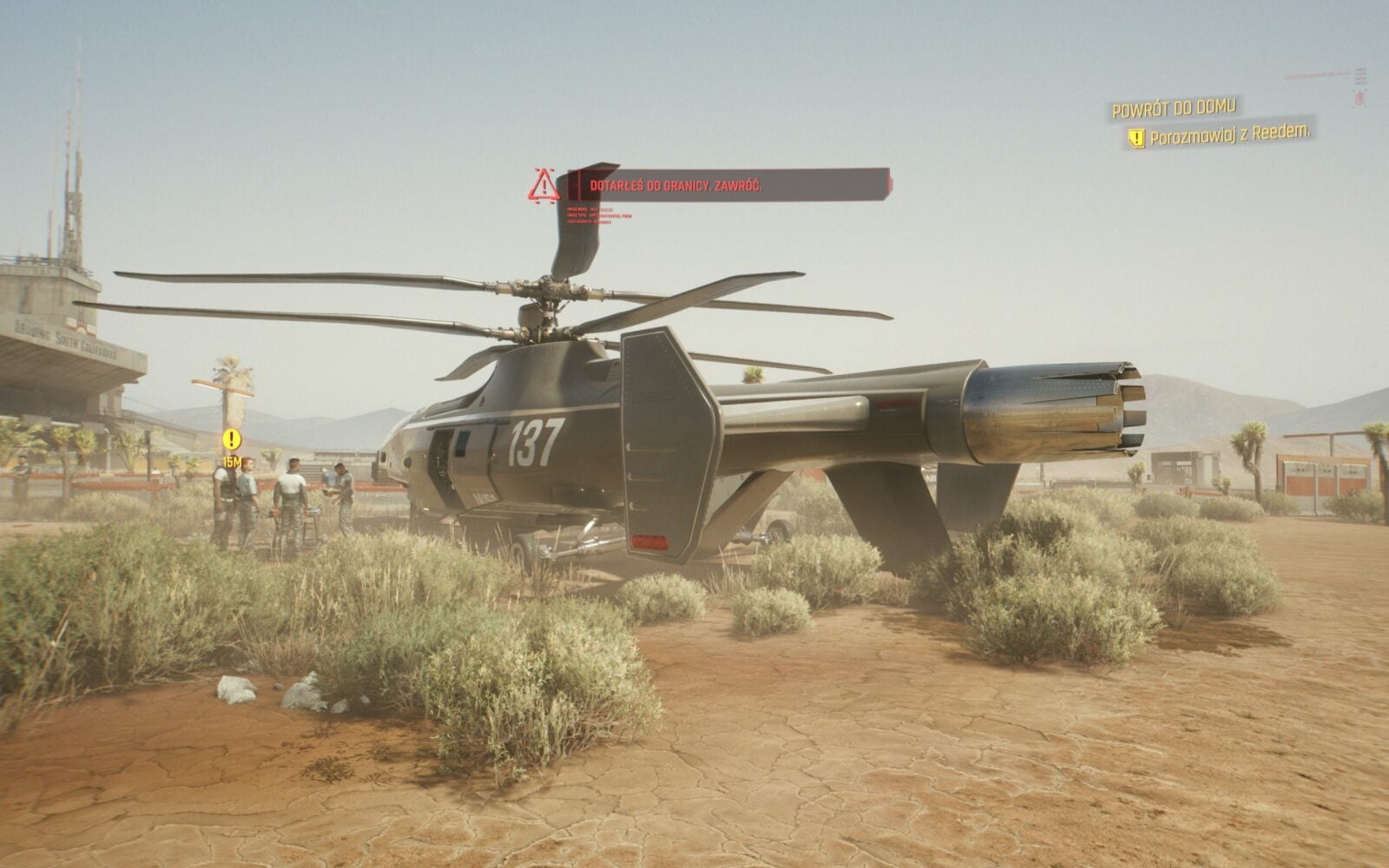
Task: Open the "Powrót do domu" quest title
Action: click(1174, 108)
